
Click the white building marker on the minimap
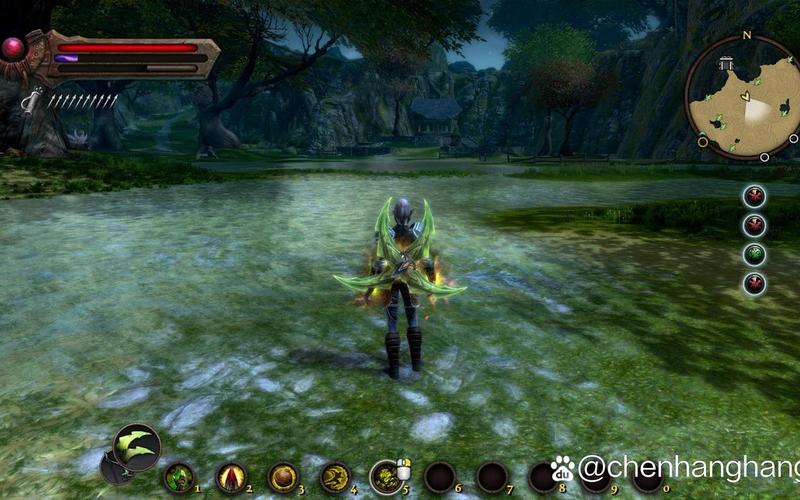coord(726,63)
